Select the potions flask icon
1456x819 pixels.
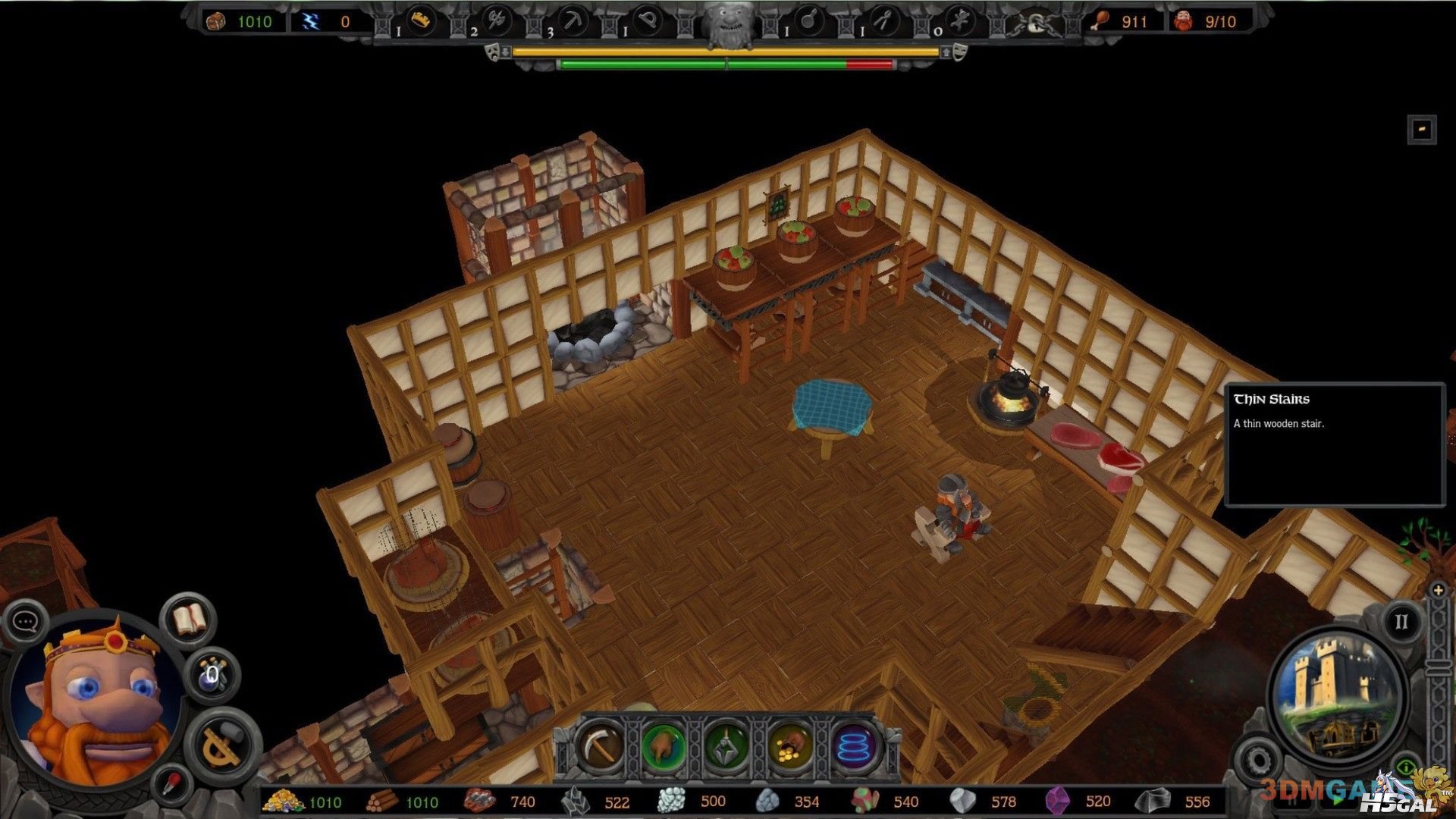click(x=212, y=674)
